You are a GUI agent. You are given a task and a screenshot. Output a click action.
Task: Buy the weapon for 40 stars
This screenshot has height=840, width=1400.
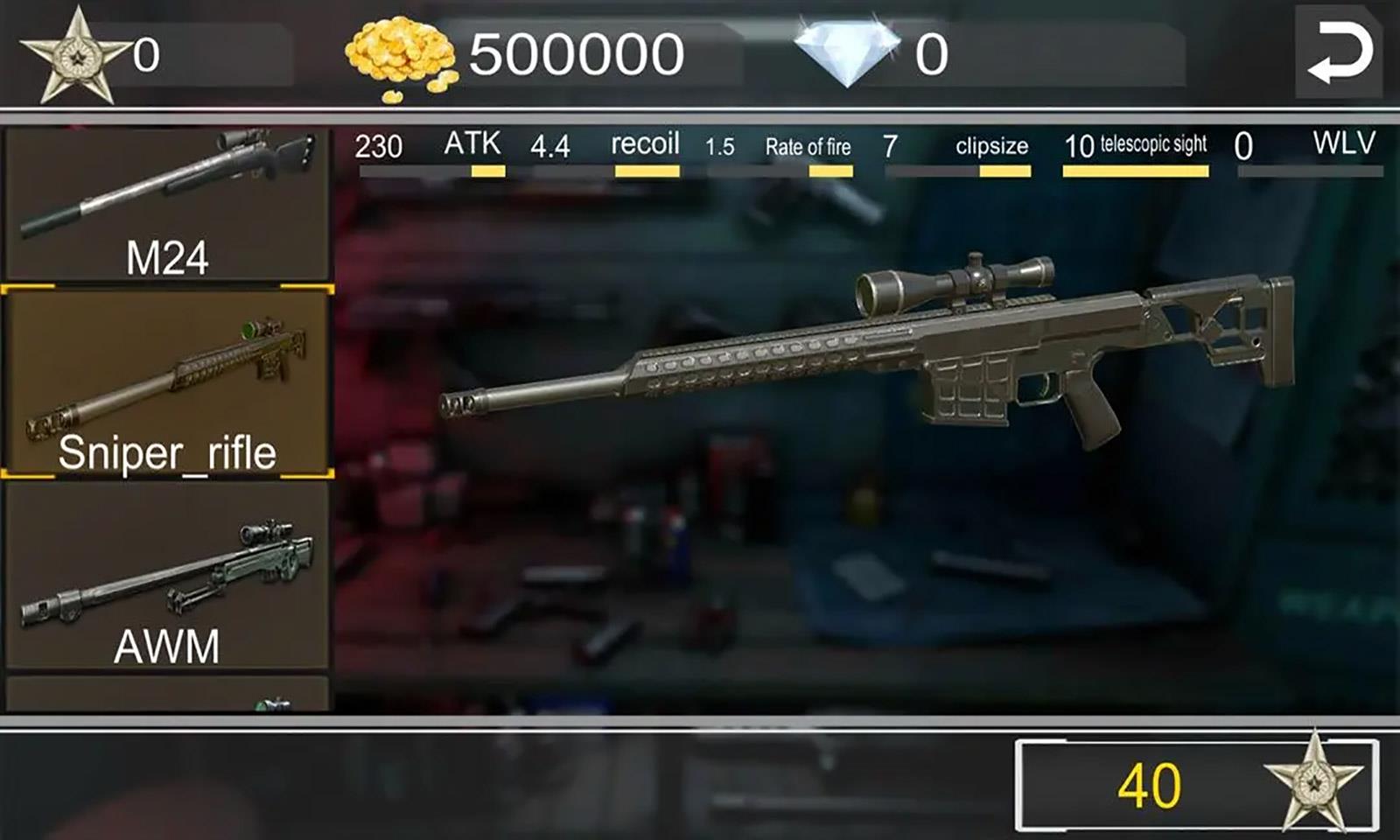pyautogui.click(x=1196, y=785)
